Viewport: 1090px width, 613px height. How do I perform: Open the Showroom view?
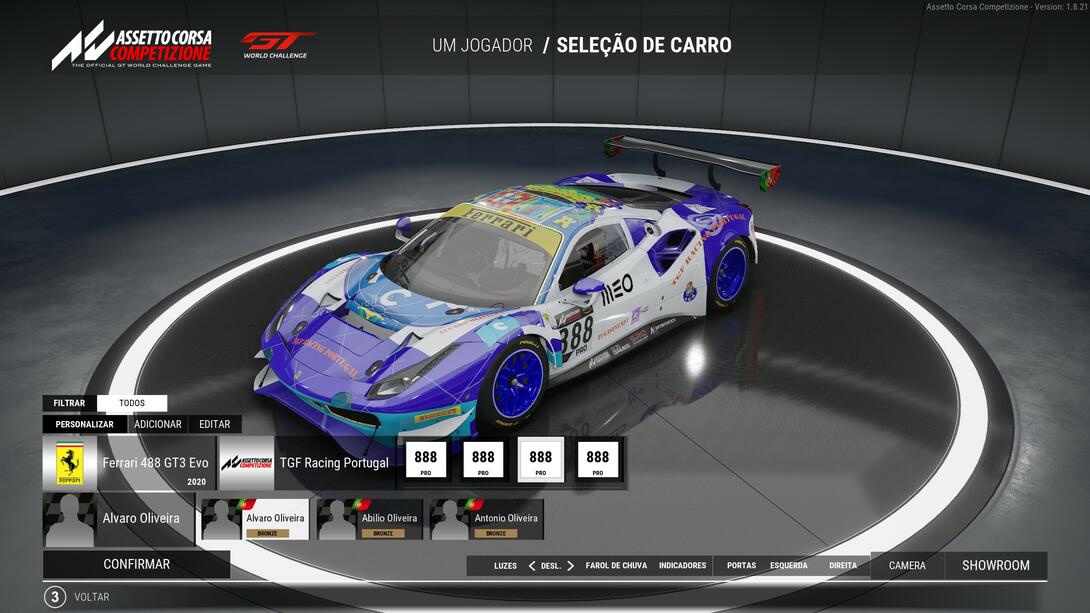pyautogui.click(x=995, y=565)
